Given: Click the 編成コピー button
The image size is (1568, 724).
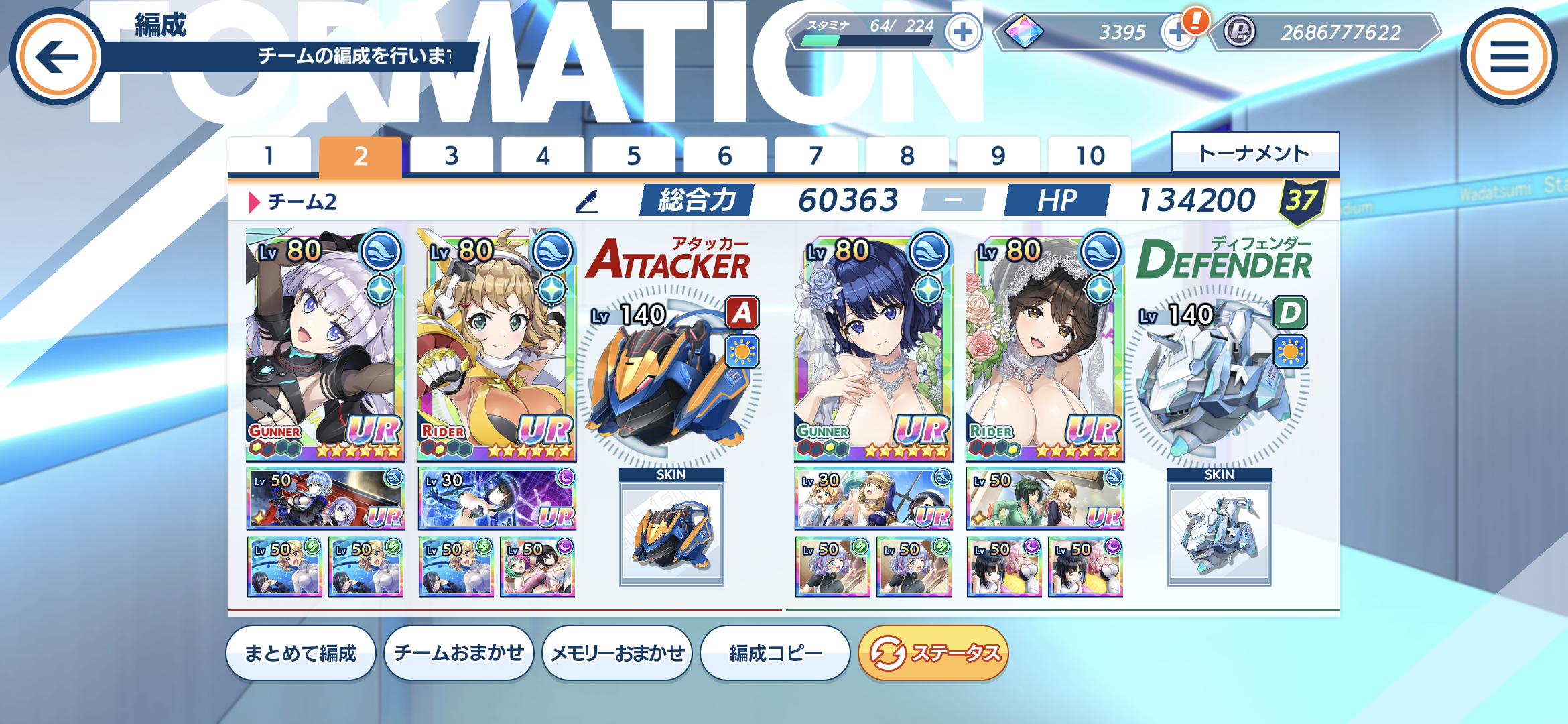Looking at the screenshot, I should pos(775,653).
